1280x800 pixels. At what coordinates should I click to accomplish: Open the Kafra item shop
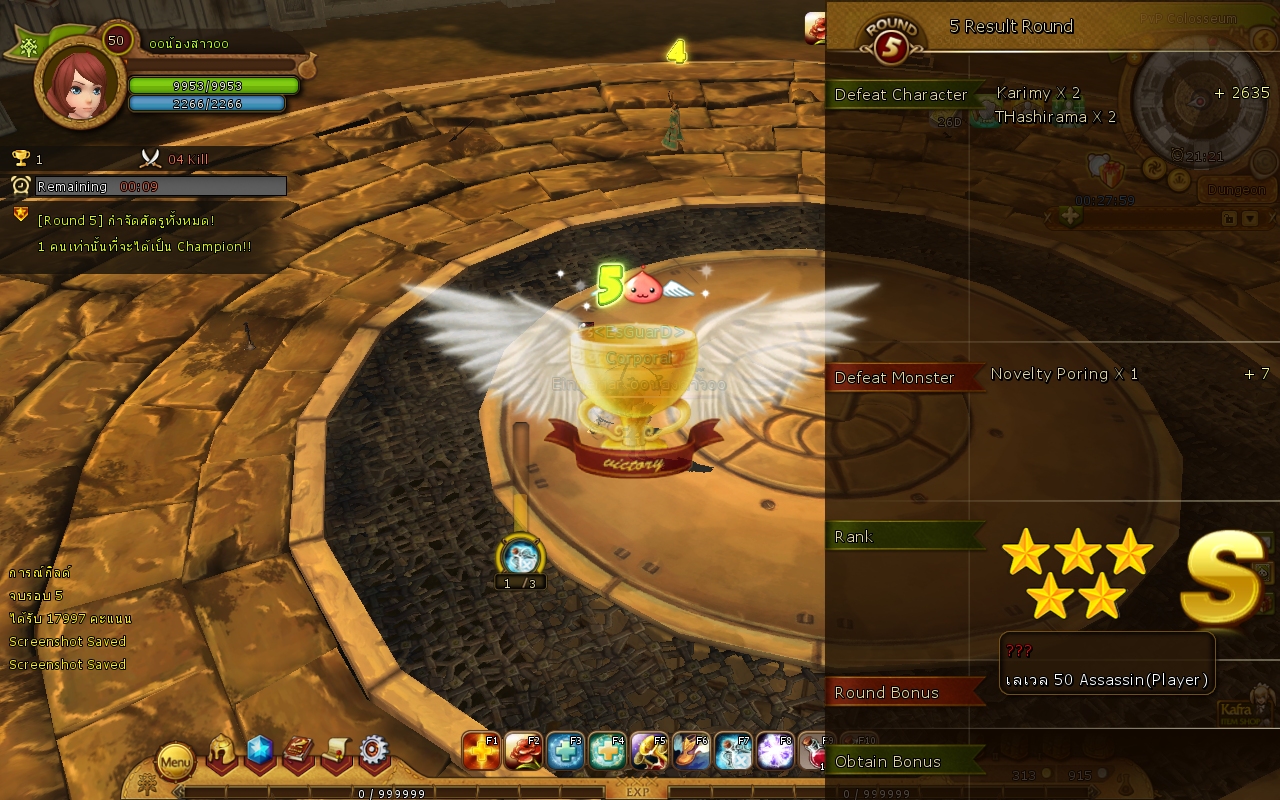coord(1246,705)
